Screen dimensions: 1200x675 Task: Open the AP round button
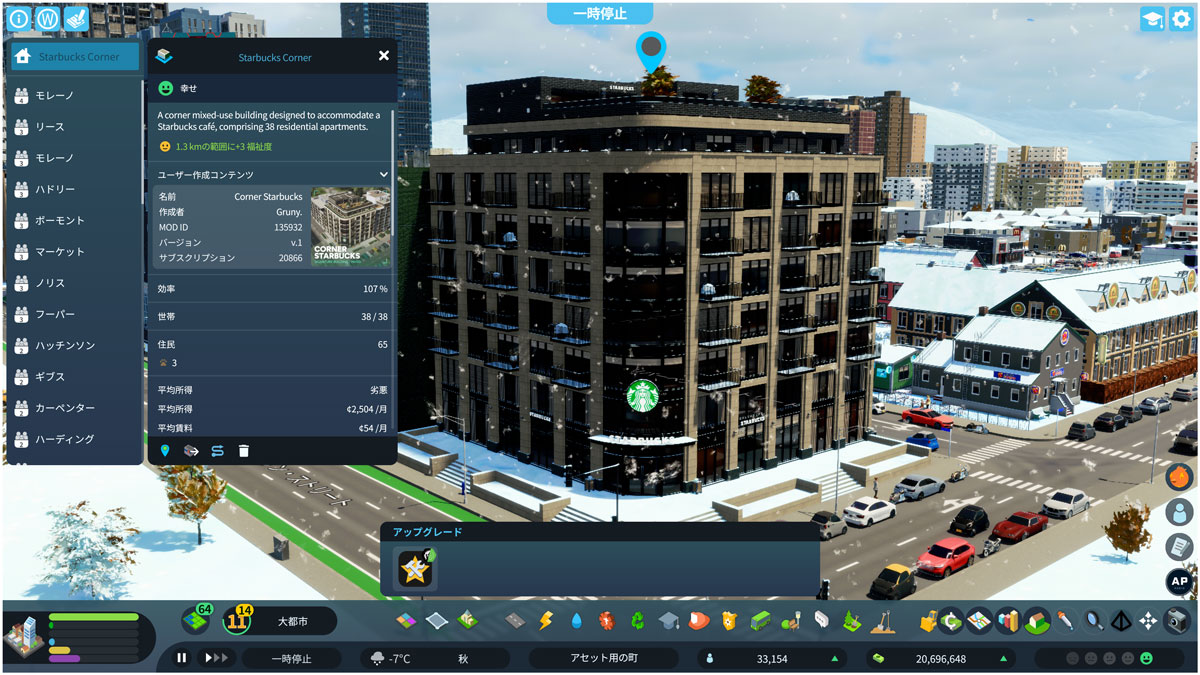pyautogui.click(x=1180, y=582)
